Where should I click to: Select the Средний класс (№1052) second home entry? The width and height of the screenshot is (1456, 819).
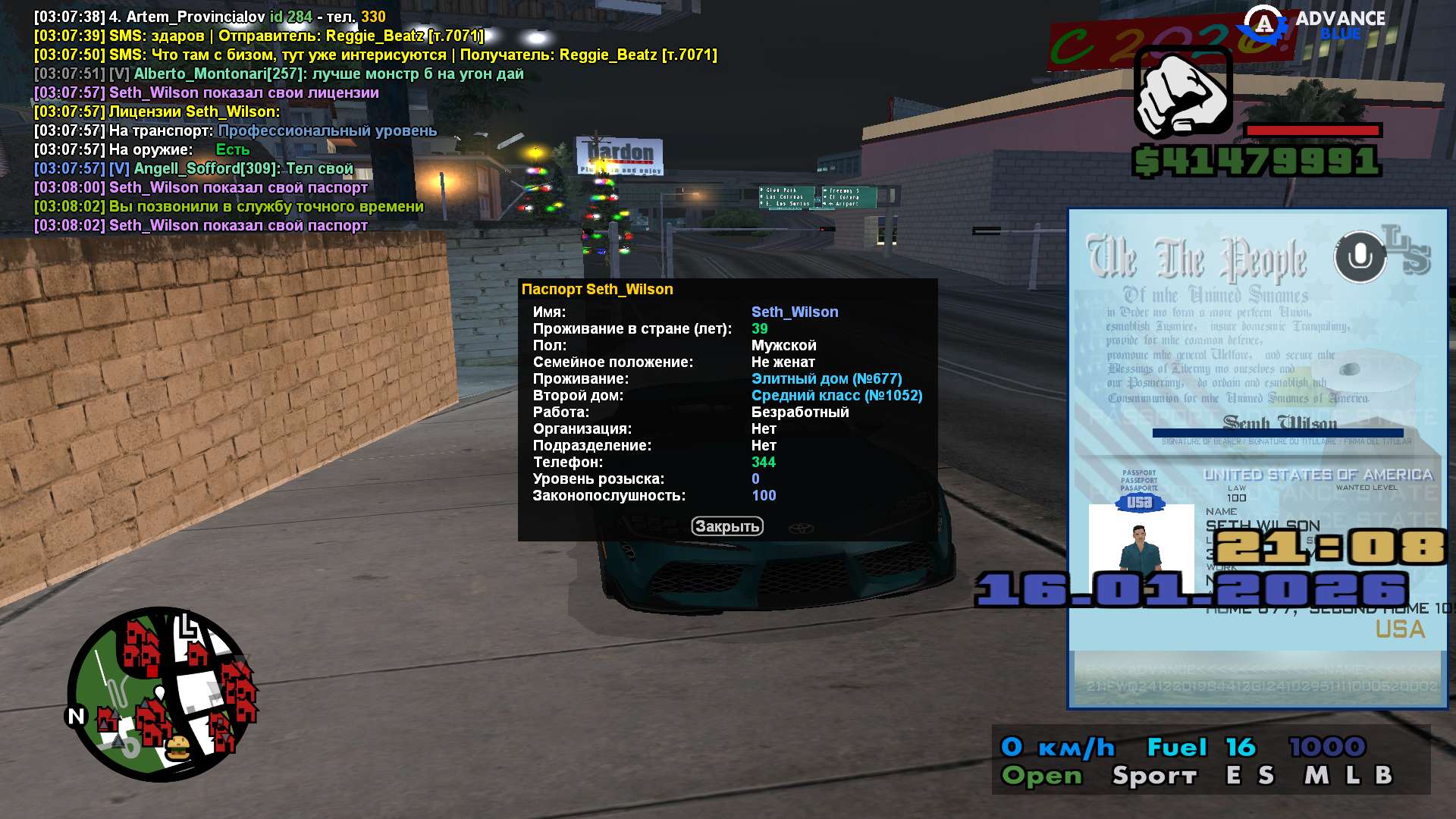pyautogui.click(x=836, y=396)
